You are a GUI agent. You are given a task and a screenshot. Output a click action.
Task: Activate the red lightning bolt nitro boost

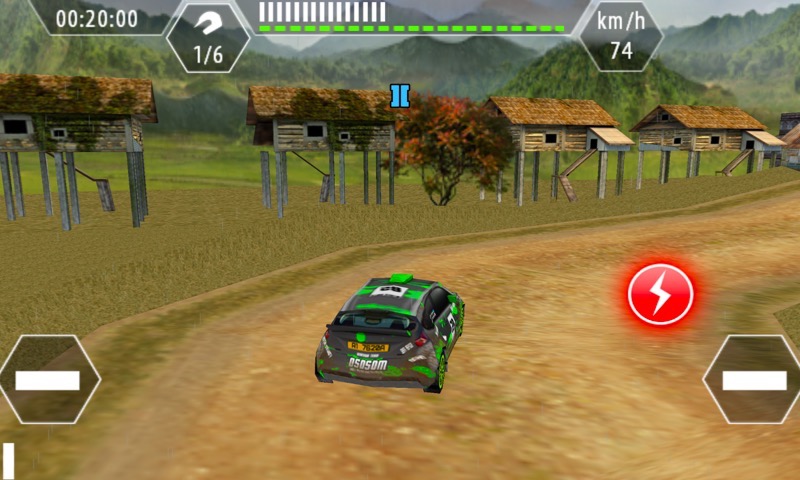pos(660,293)
